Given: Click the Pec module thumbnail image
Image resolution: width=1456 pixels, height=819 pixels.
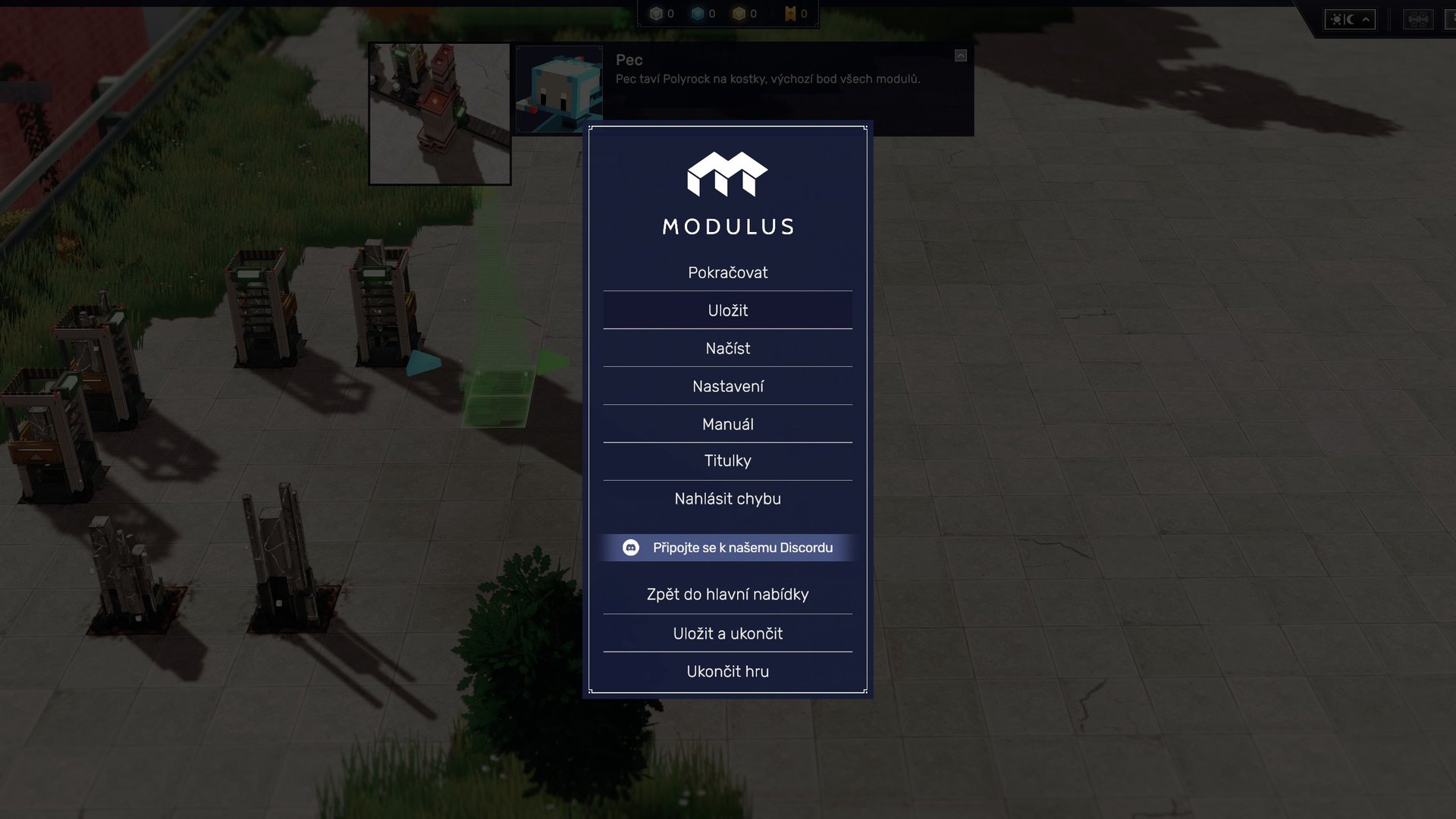Looking at the screenshot, I should 558,89.
